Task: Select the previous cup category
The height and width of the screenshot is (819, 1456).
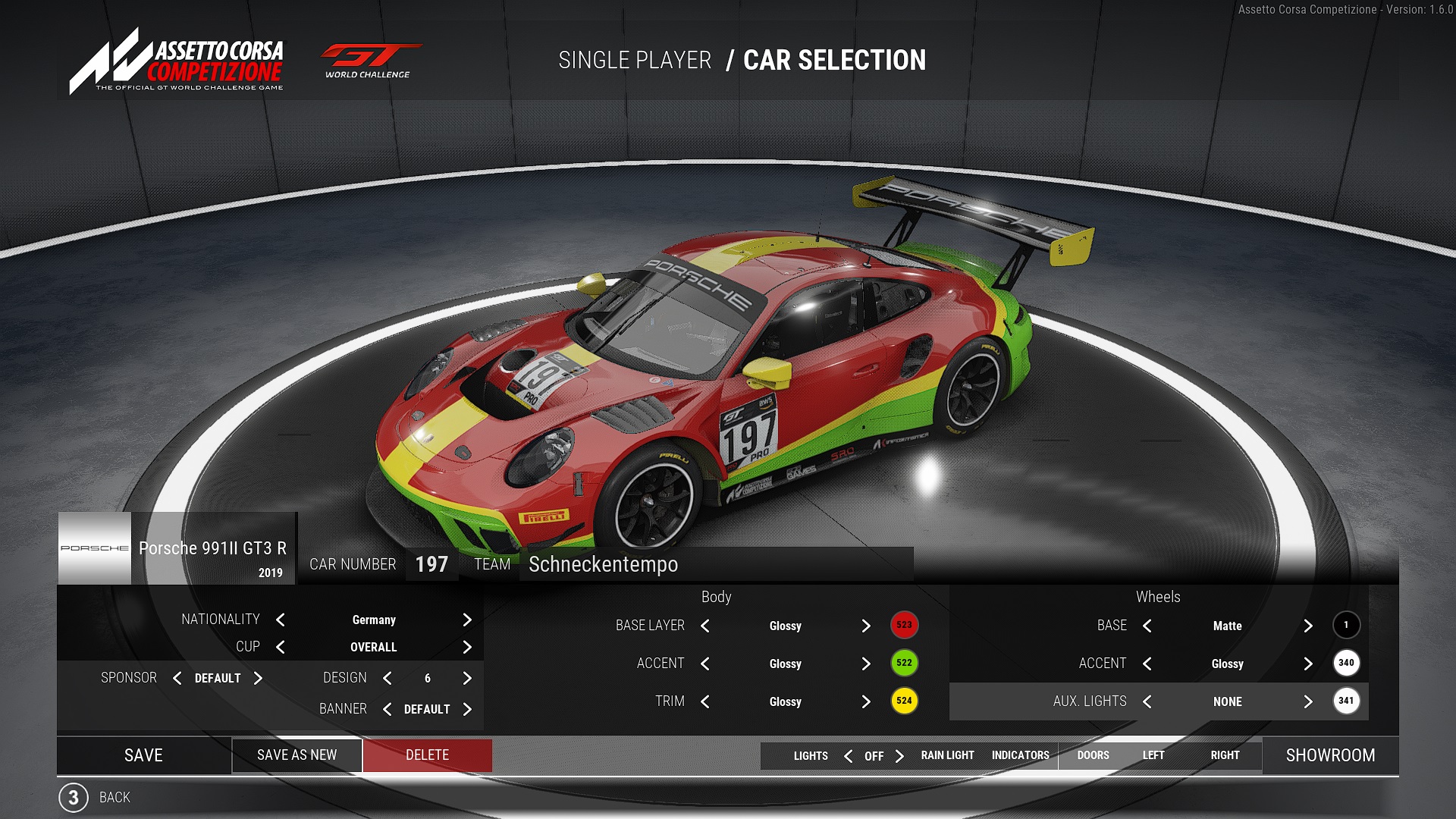Action: tap(281, 648)
